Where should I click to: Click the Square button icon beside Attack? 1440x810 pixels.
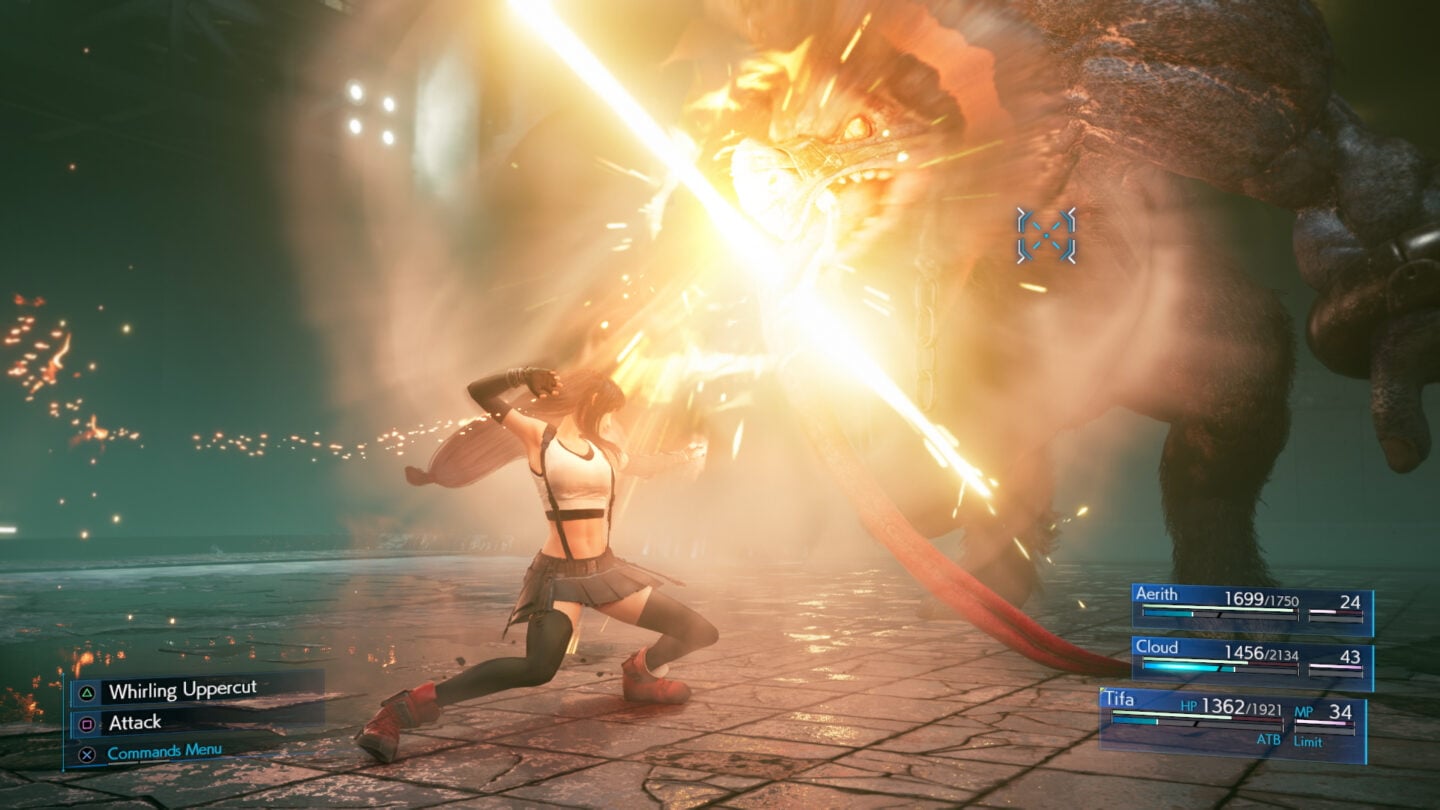87,724
